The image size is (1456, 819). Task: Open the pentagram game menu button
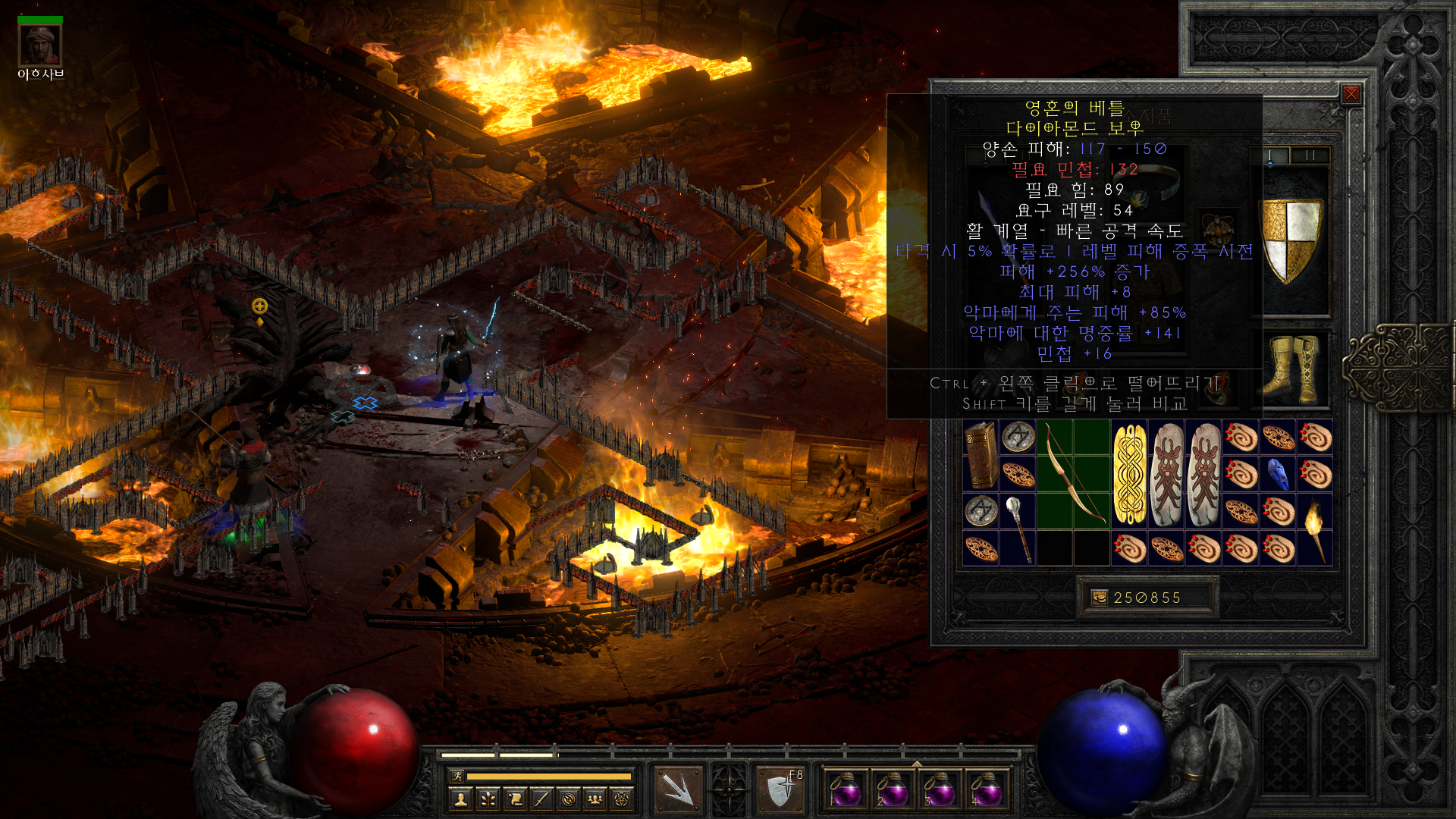tap(622, 799)
